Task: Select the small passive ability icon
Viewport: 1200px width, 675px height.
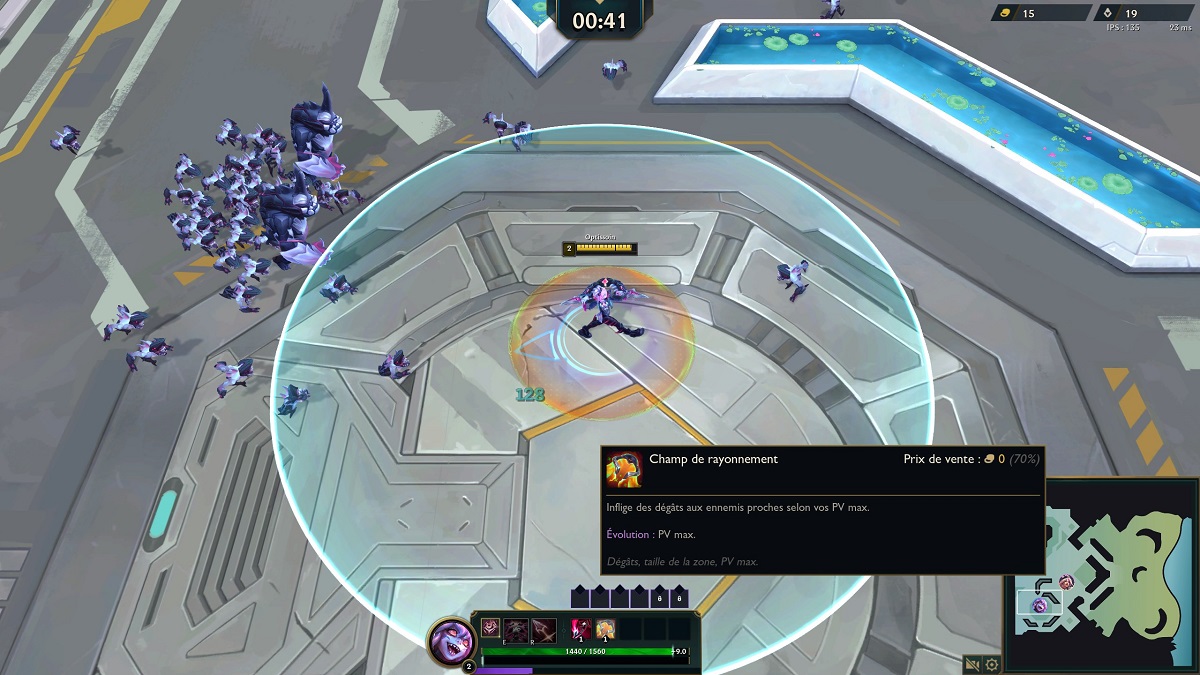Action: [490, 629]
